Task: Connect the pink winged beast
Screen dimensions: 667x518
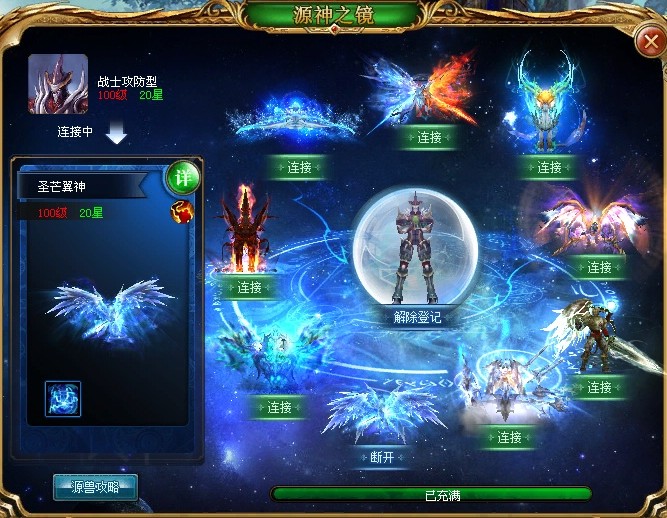Action: [x=599, y=267]
